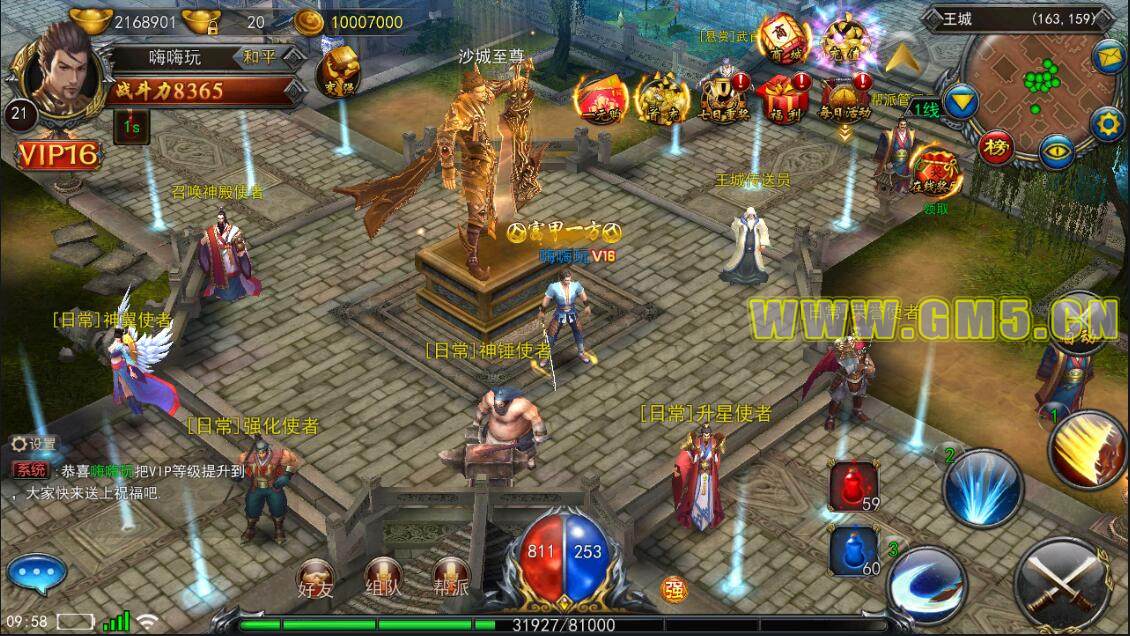Click the blue down-arrow button beside minimap
1130x636 pixels.
point(962,101)
